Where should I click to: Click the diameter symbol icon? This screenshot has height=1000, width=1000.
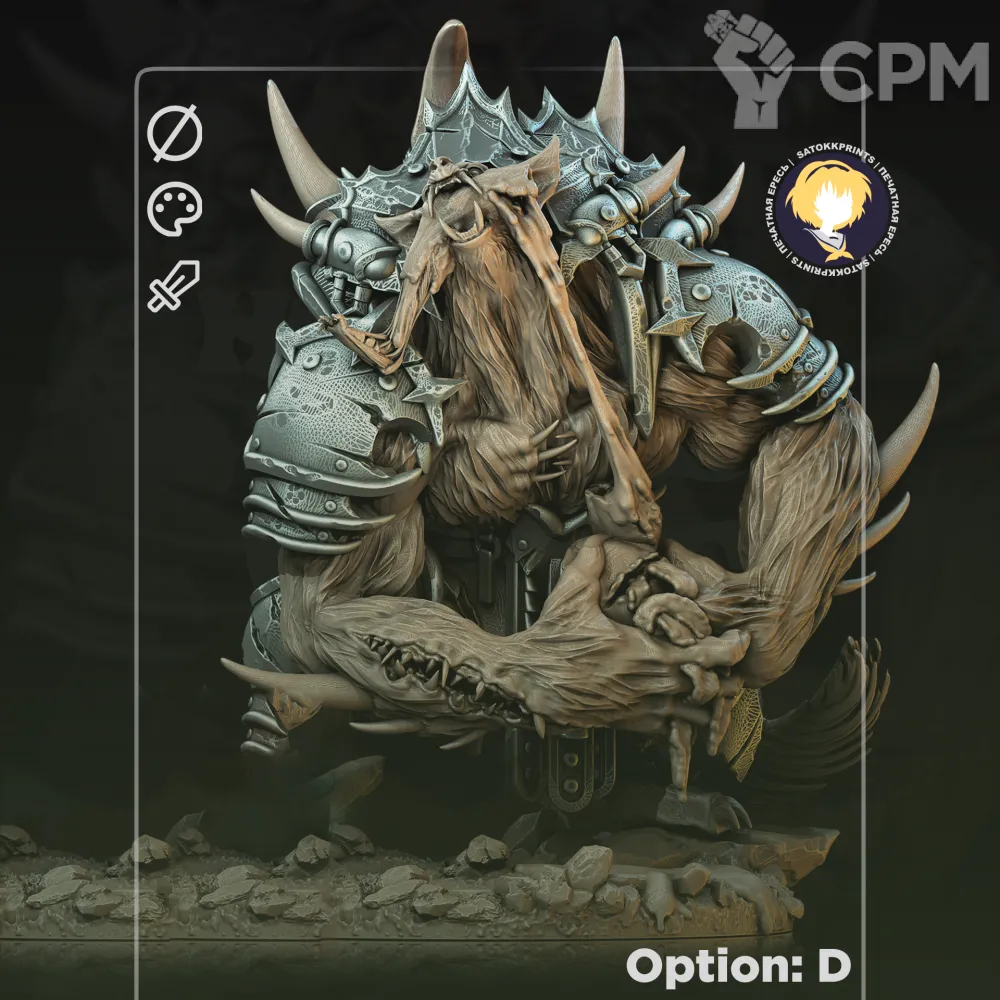(174, 135)
